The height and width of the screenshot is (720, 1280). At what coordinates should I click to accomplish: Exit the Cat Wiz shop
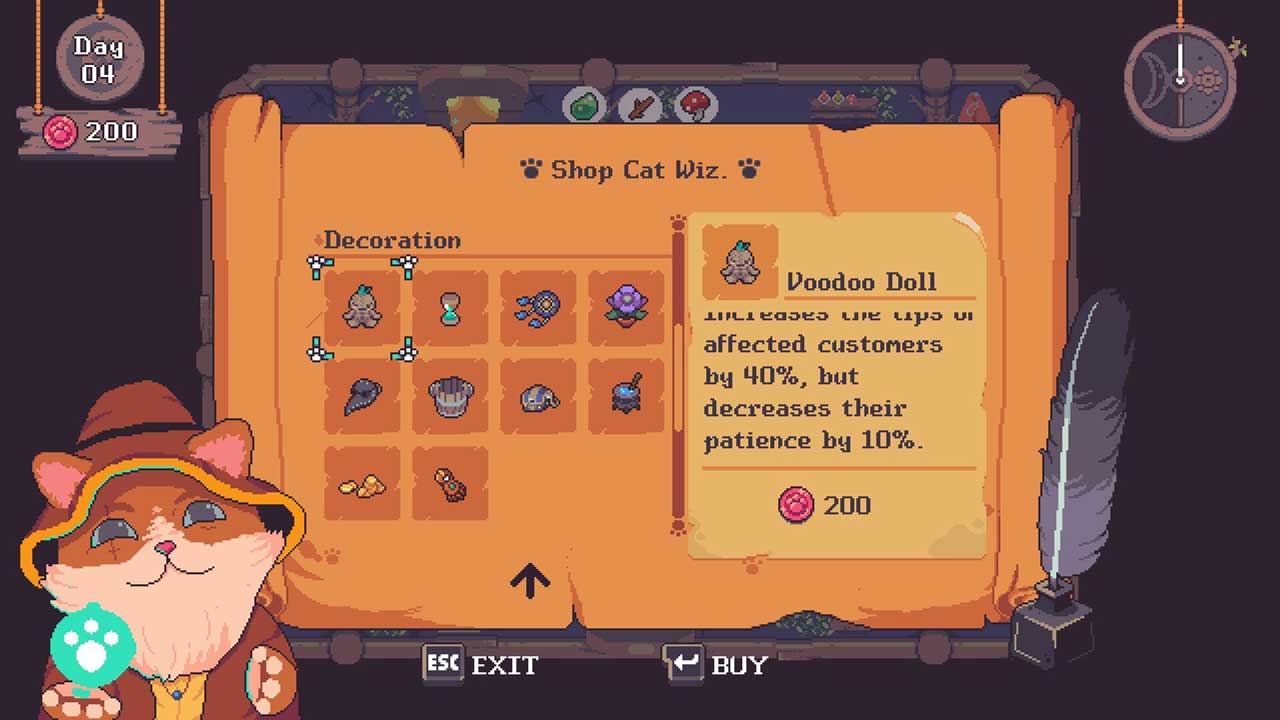(481, 665)
